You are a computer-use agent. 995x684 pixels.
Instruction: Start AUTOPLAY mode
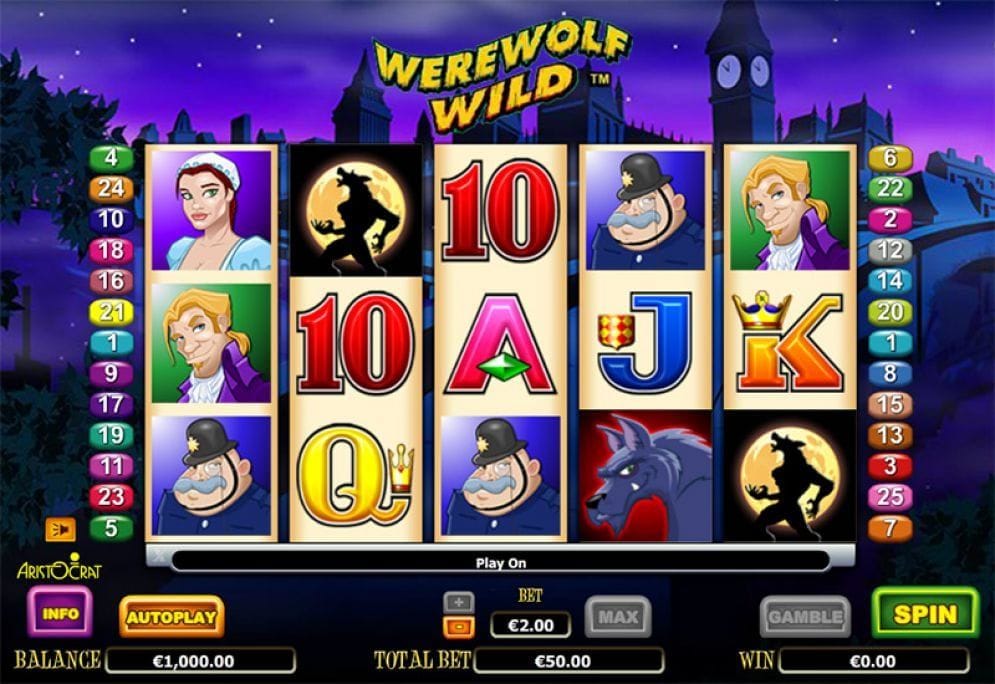click(x=171, y=617)
